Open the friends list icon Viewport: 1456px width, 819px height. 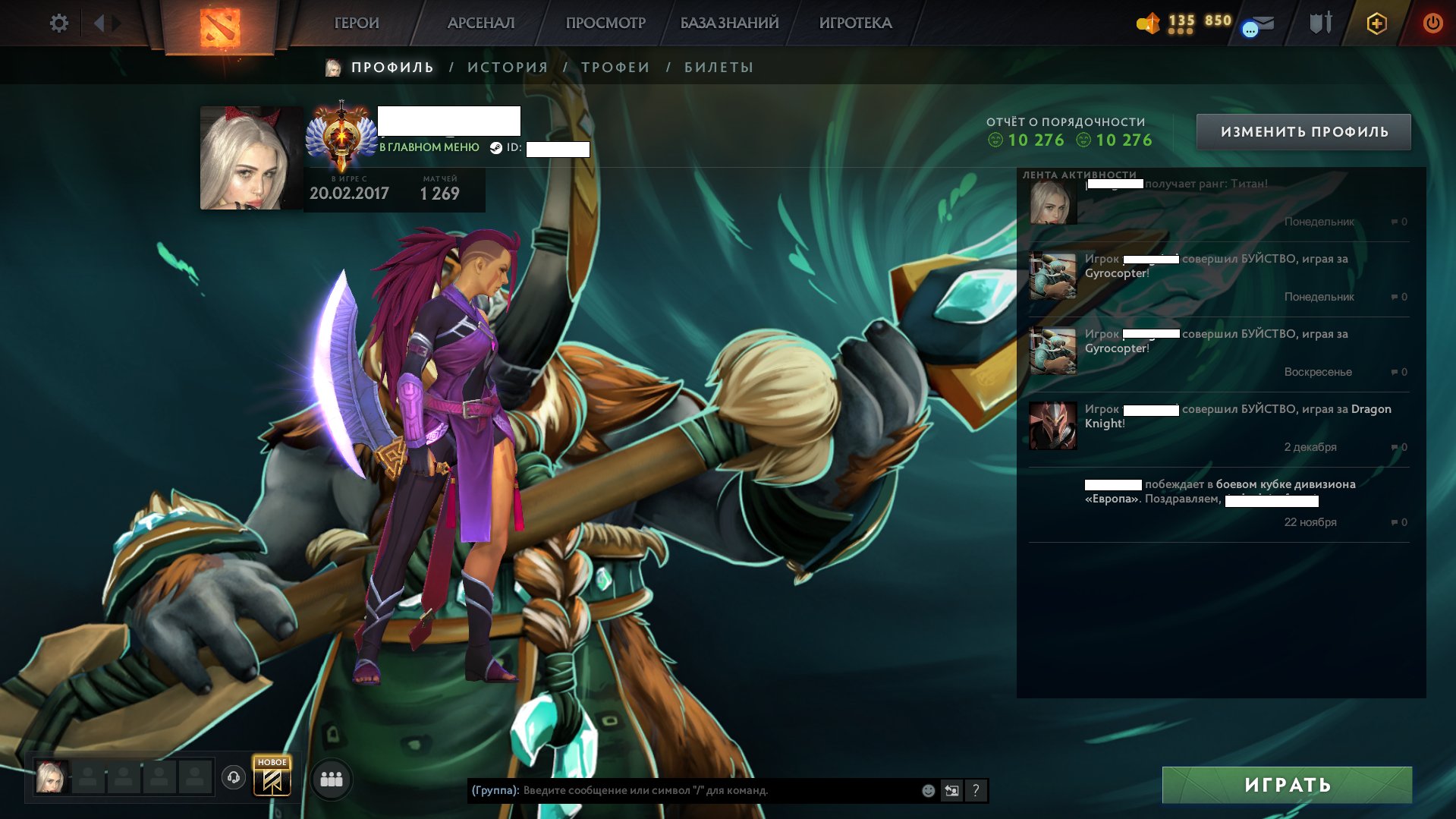[331, 777]
